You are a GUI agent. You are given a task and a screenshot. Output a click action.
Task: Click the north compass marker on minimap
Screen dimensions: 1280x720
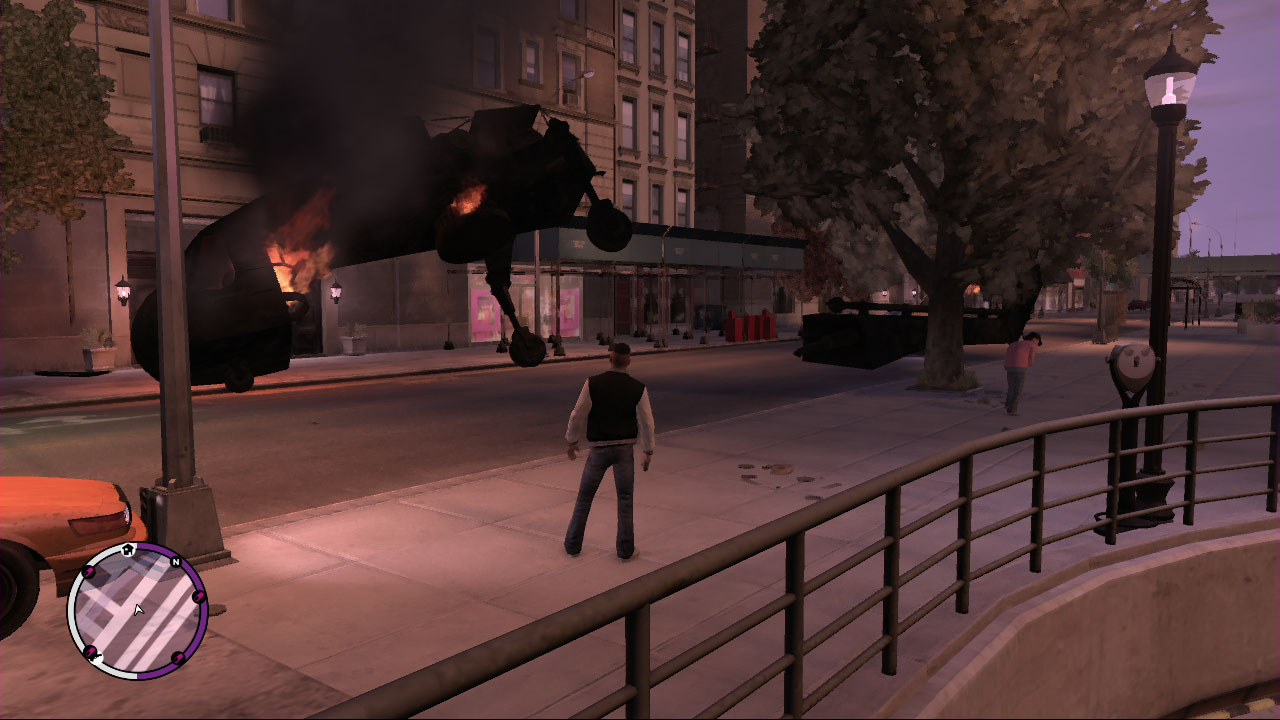pos(176,562)
